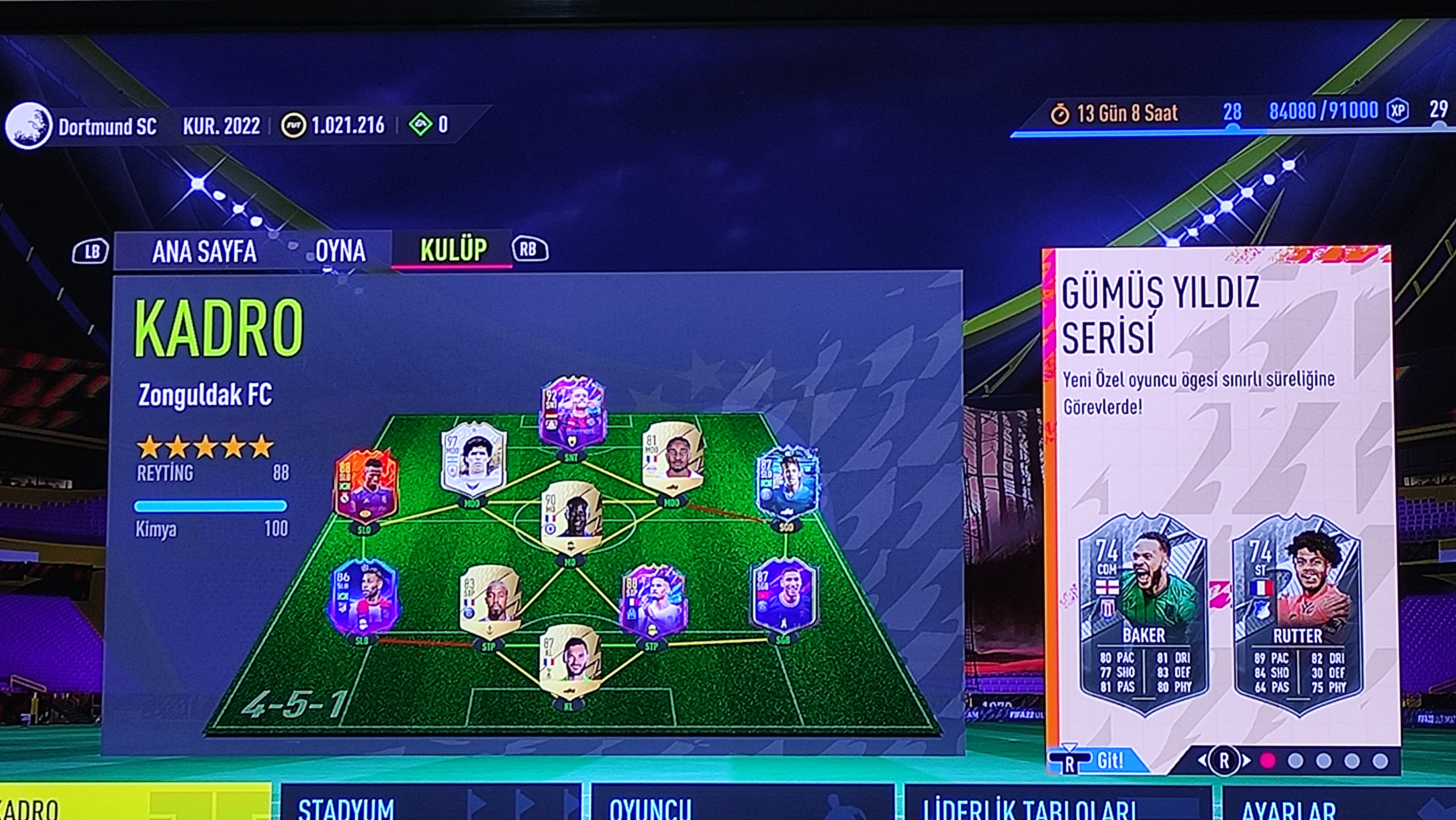Screen dimensions: 1456x820
Task: Select the KULÜP tab
Action: (453, 250)
